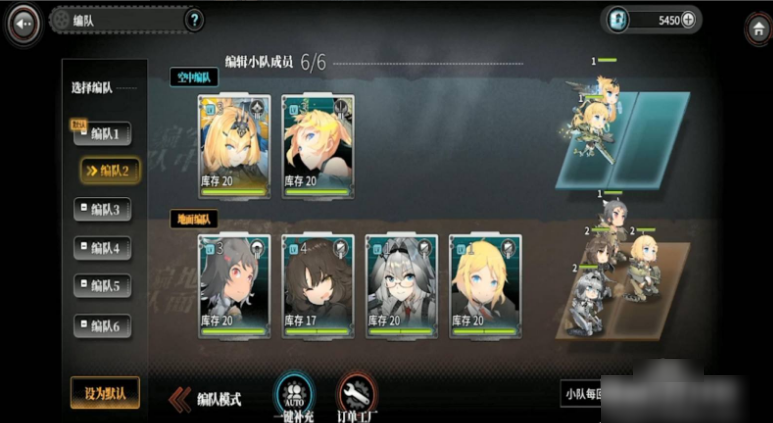
Task: Select 编队1 team tab
Action: pyautogui.click(x=103, y=133)
